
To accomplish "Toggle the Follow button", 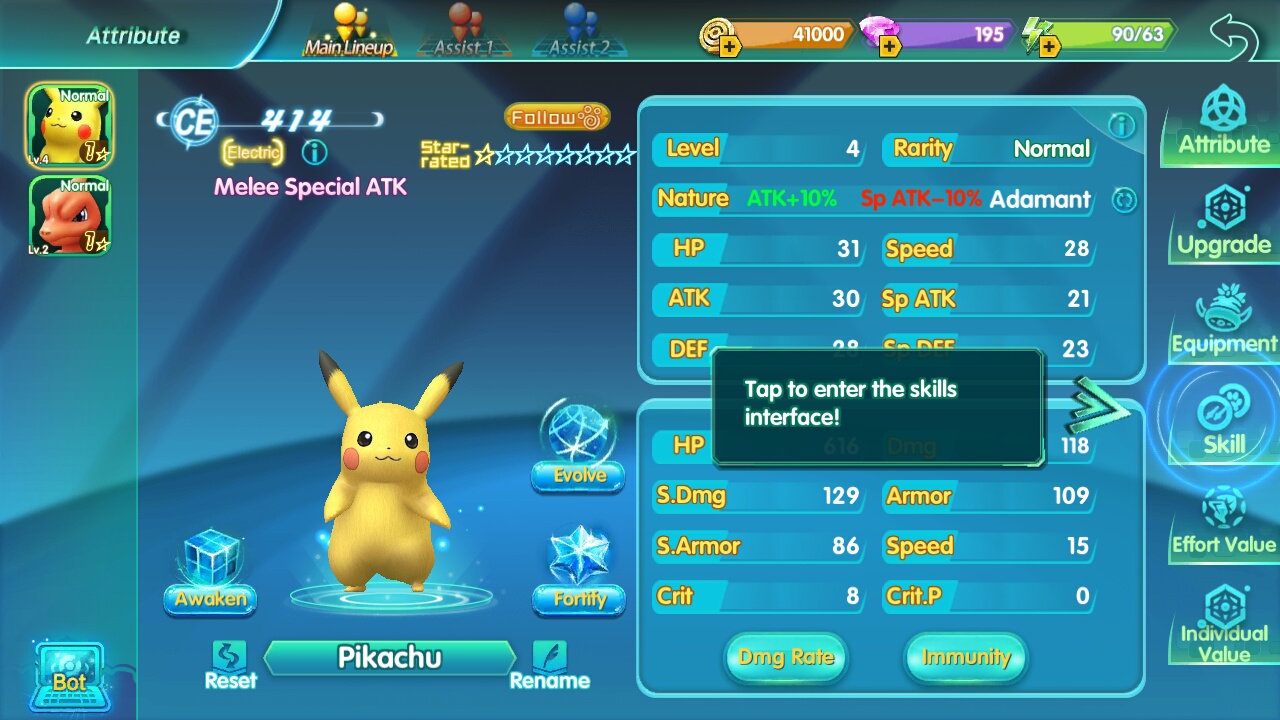I will pos(557,118).
